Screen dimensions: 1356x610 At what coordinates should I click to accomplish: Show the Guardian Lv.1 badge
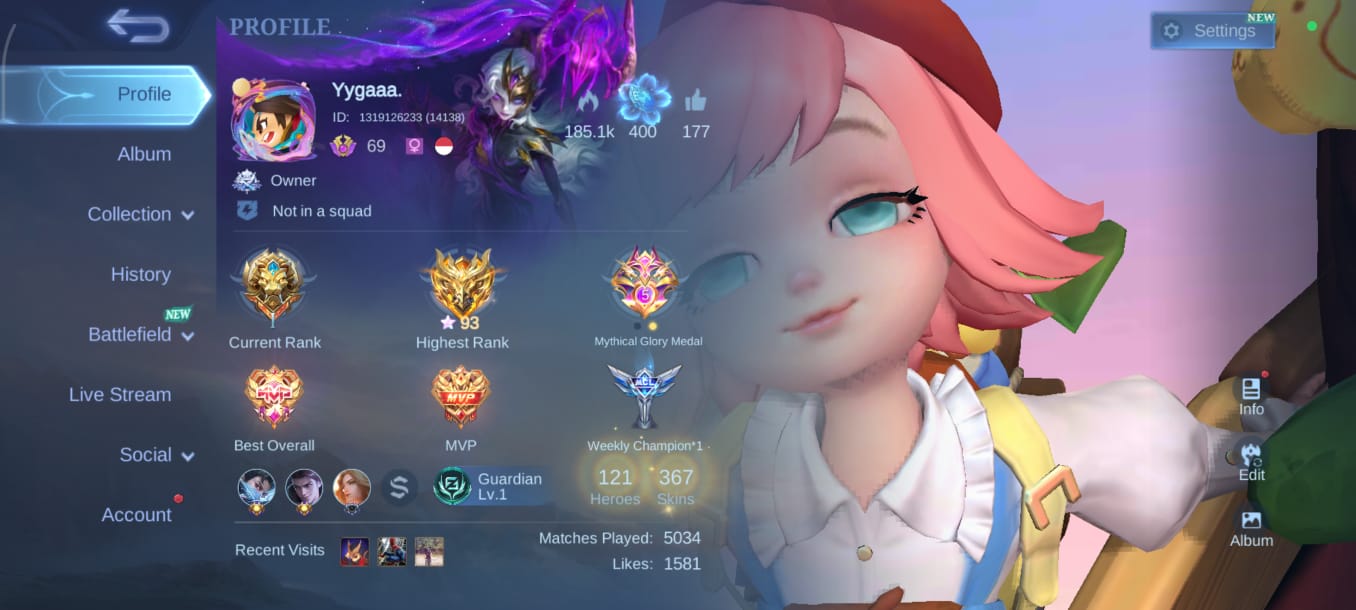492,486
